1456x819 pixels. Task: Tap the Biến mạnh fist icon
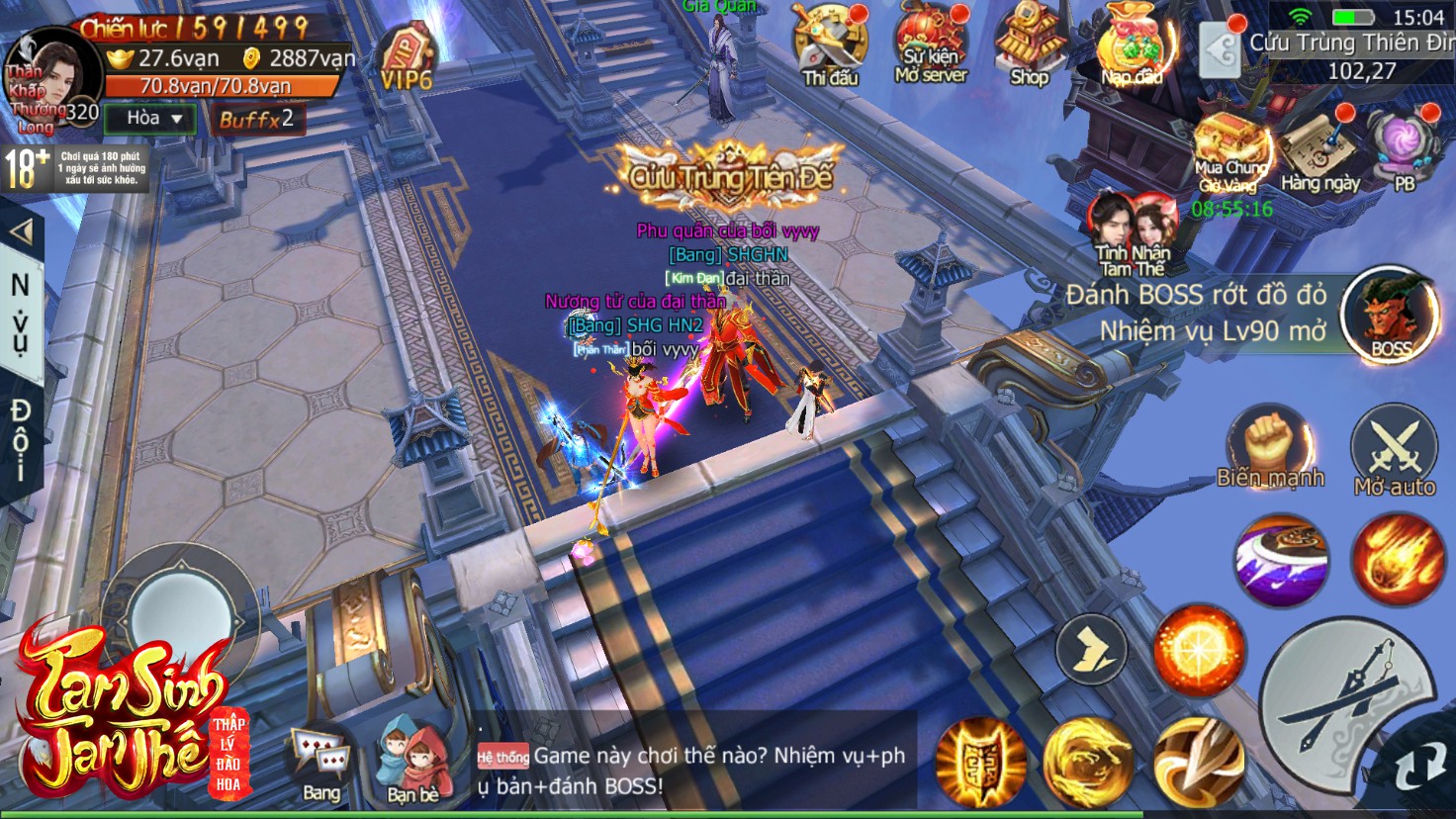pyautogui.click(x=1270, y=447)
